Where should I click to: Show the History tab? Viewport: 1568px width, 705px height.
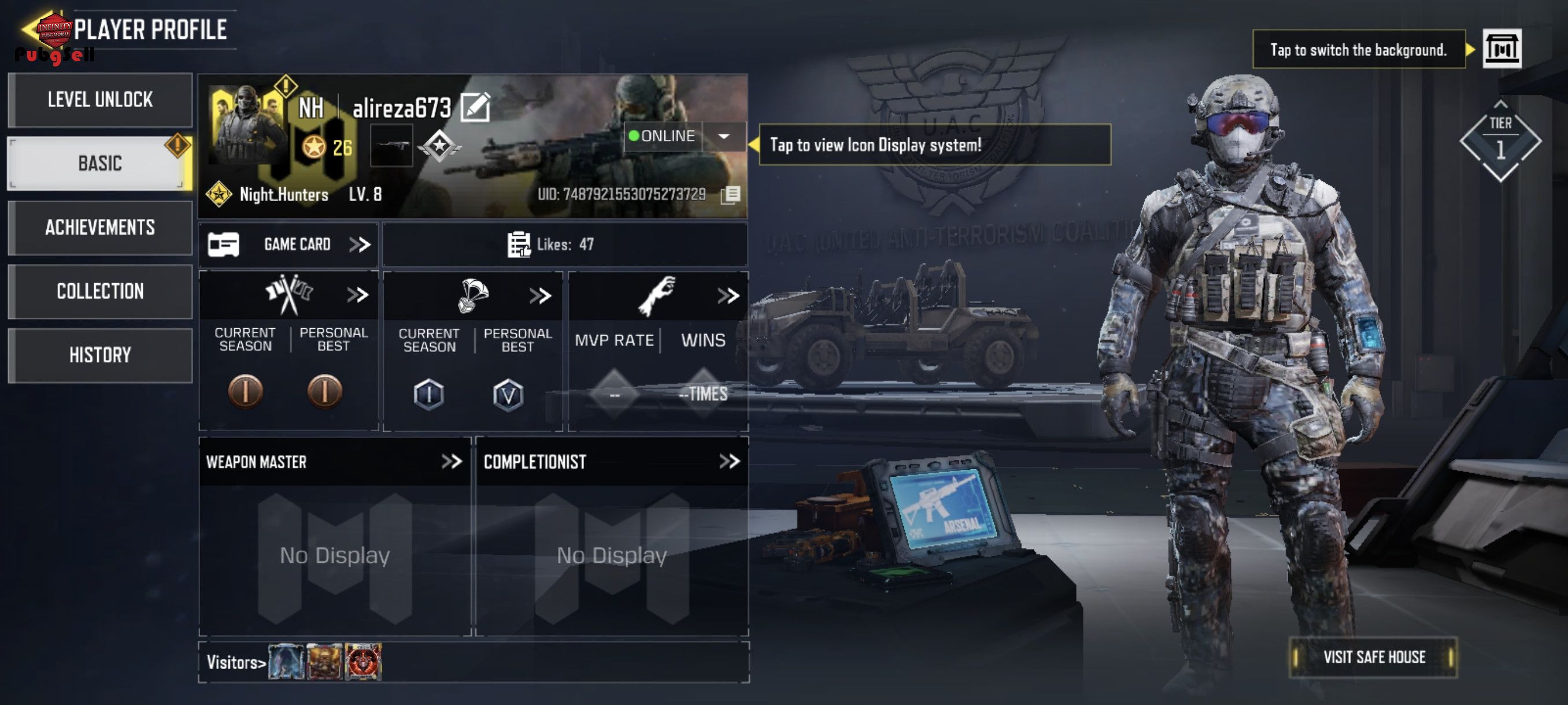[100, 355]
